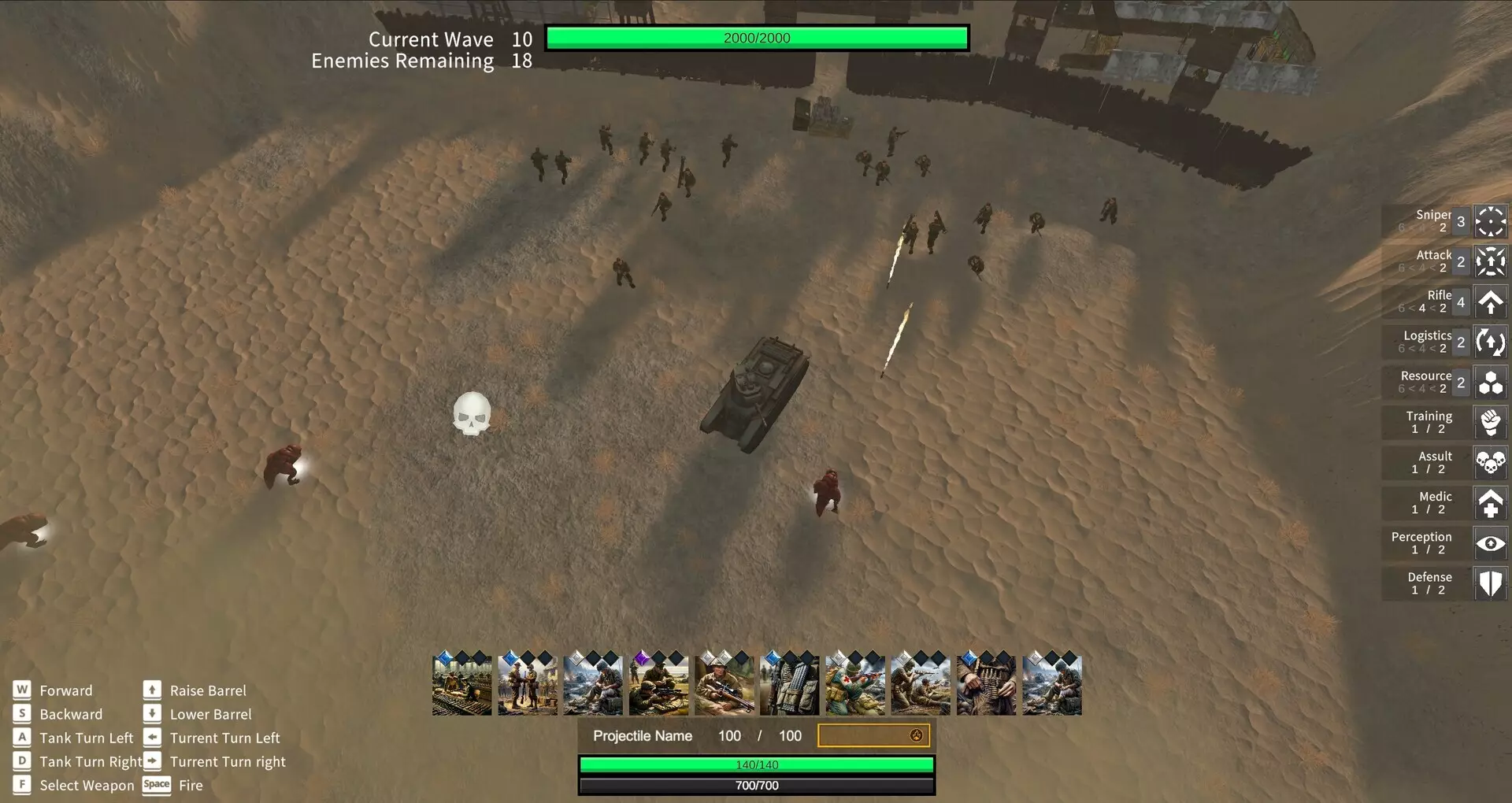Select the Rifle upgrade arrow icon
Screen dimensions: 1512x803
1491,302
